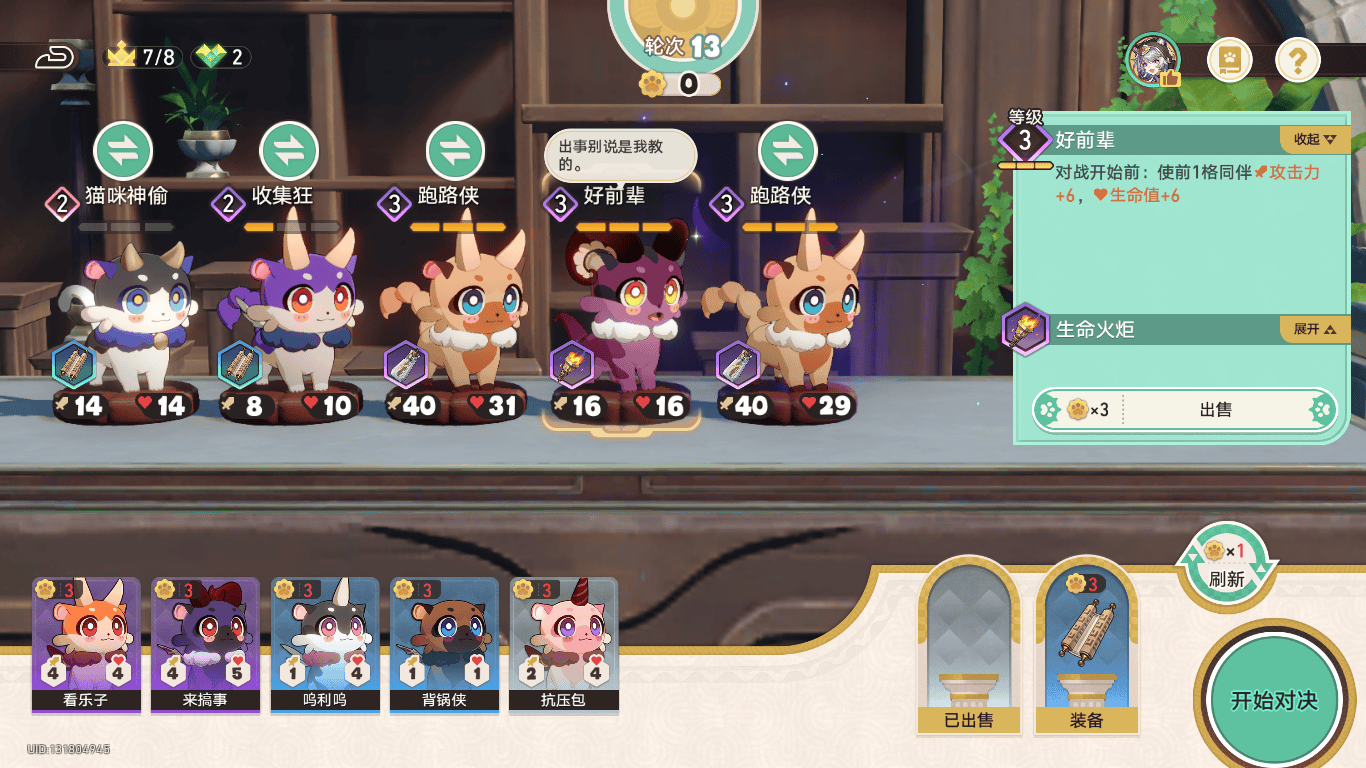Screen dimensions: 1366x768
Task: Buy the 看乐子 shop card
Action: click(x=86, y=644)
